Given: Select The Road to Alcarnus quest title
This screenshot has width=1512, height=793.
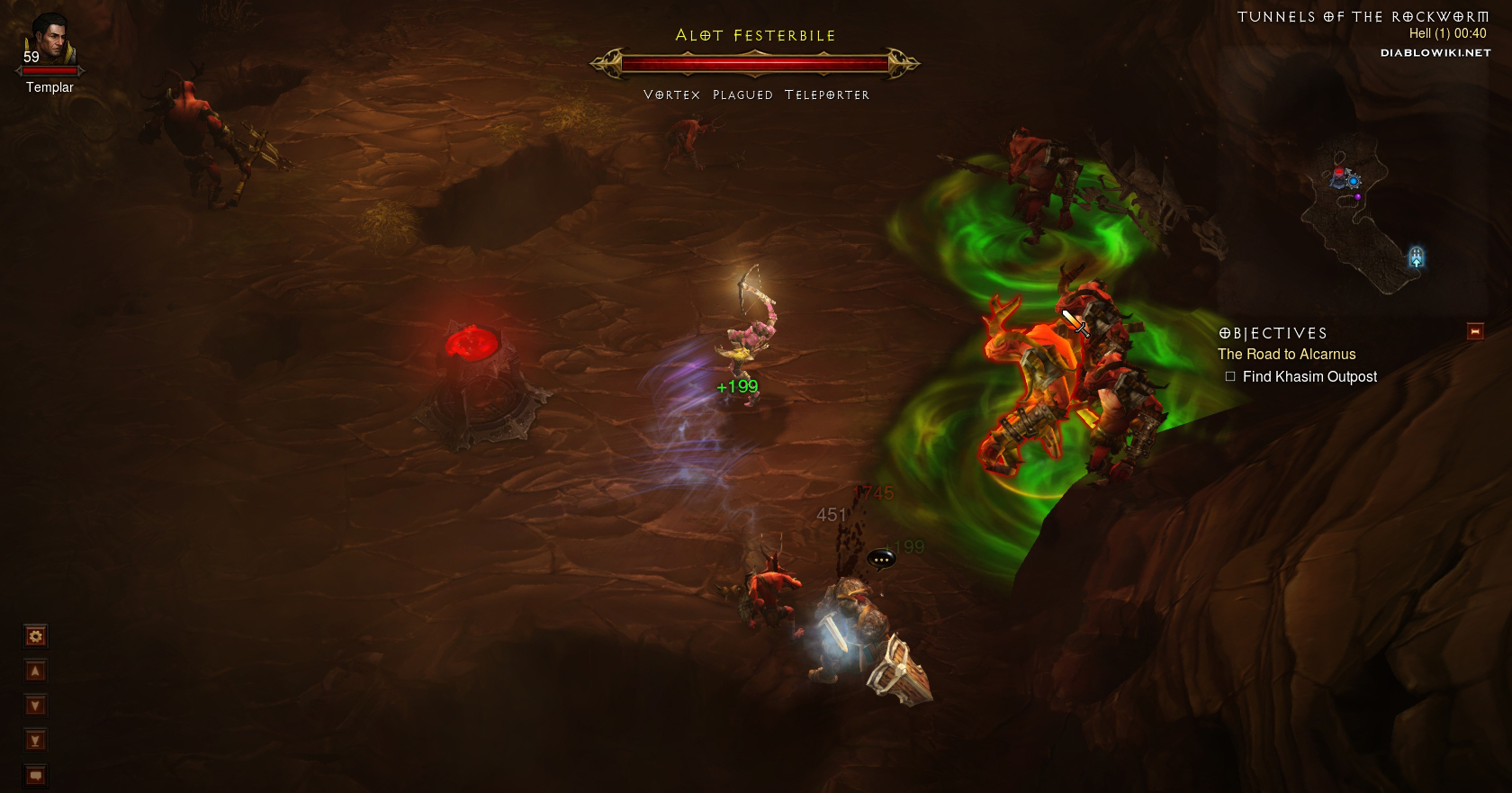Looking at the screenshot, I should pyautogui.click(x=1286, y=355).
